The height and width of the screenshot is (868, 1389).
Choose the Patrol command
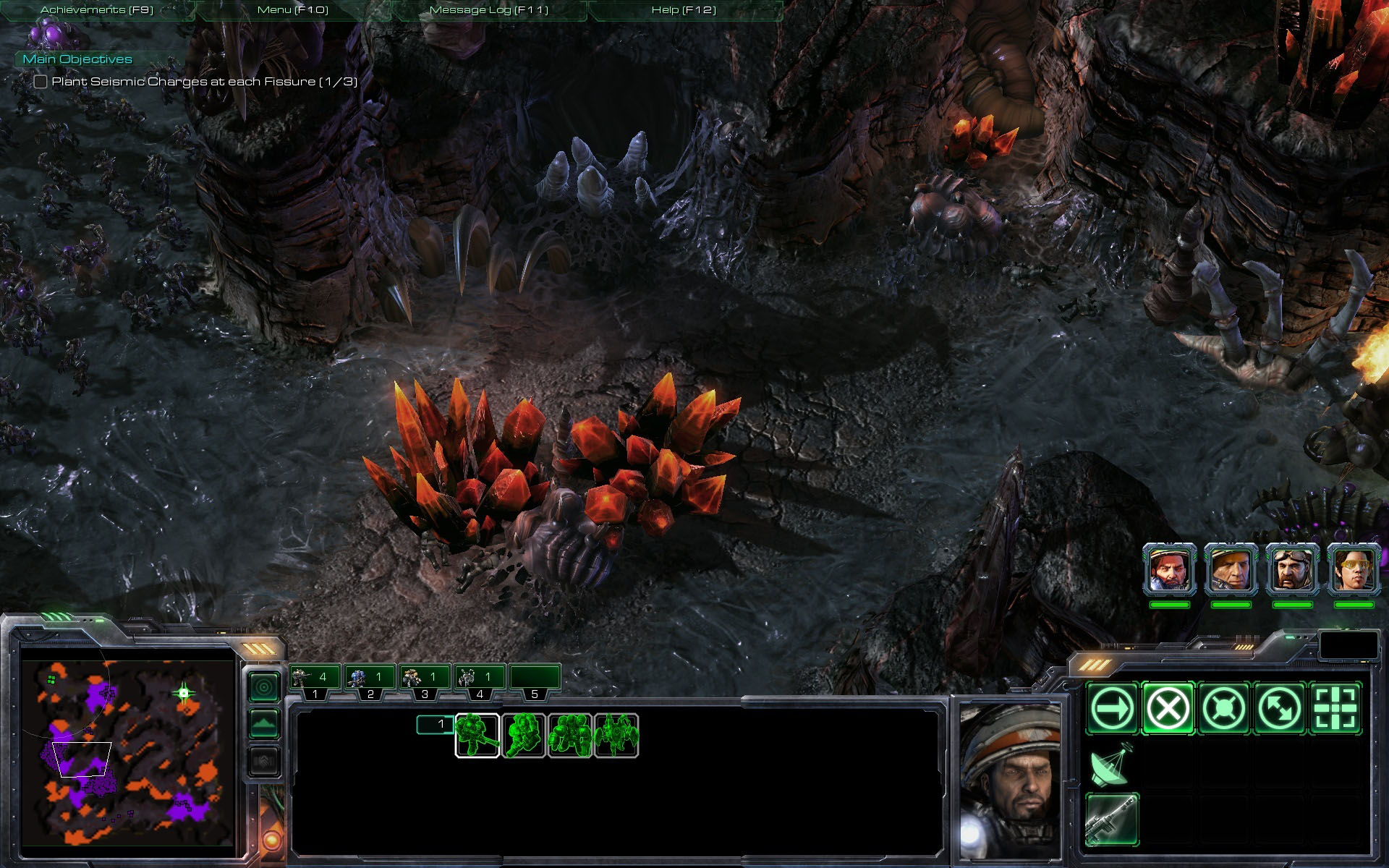[1279, 709]
